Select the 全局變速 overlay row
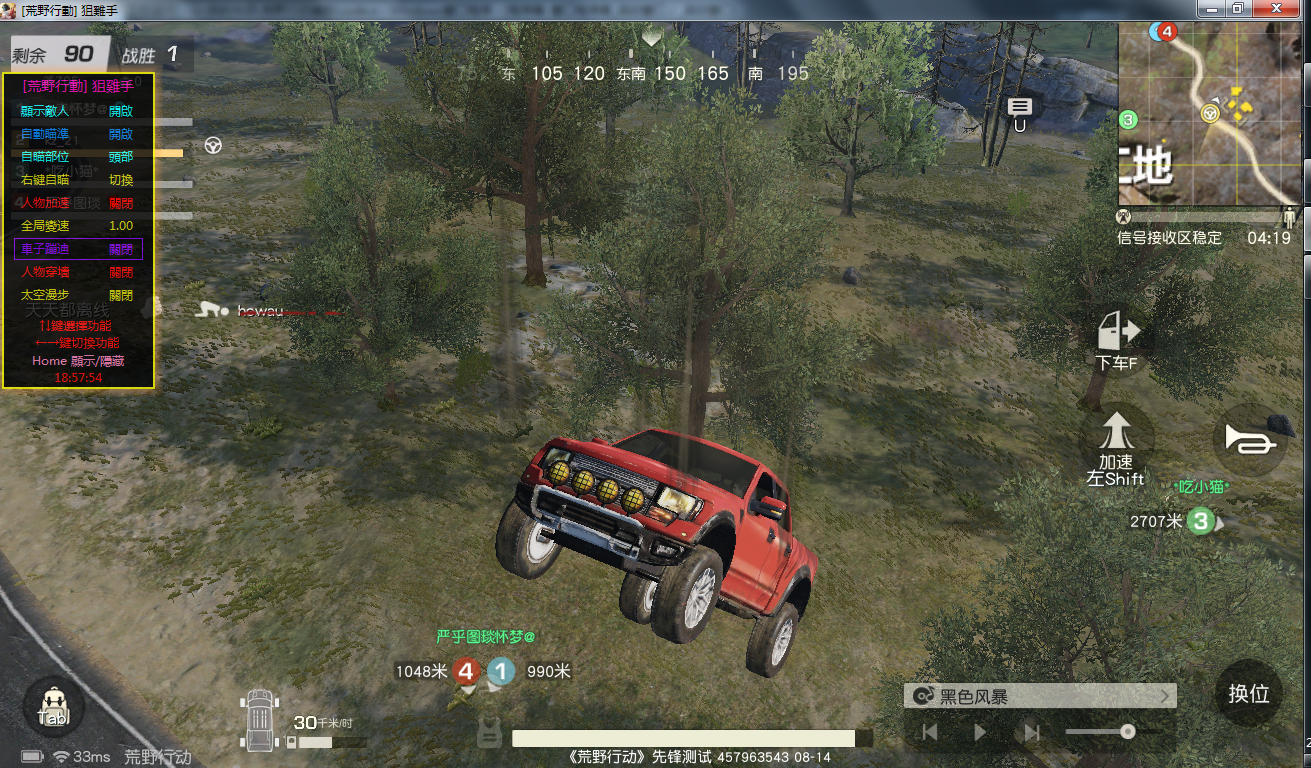Viewport: 1311px width, 768px height. tap(78, 226)
